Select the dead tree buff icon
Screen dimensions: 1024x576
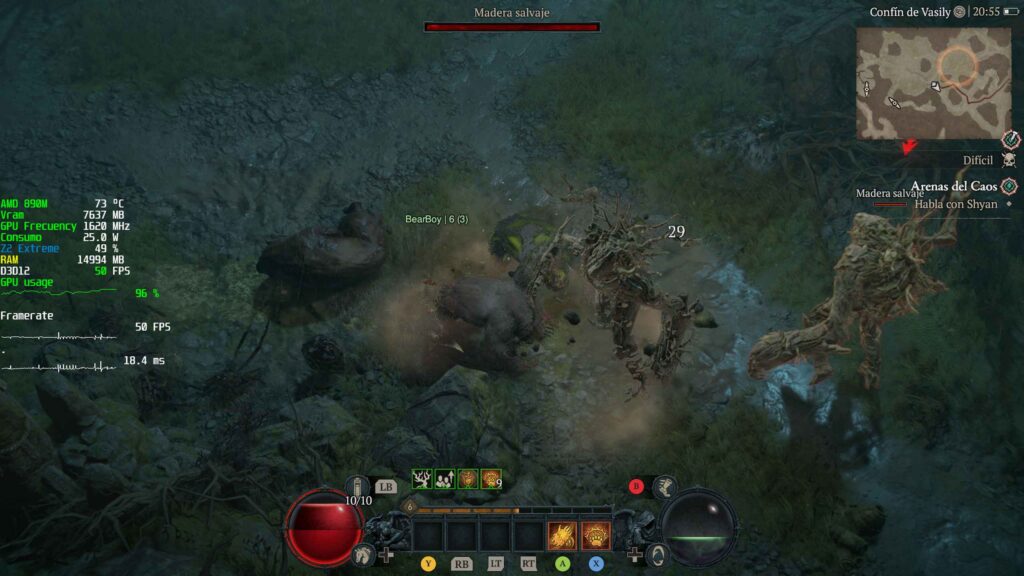(x=421, y=480)
